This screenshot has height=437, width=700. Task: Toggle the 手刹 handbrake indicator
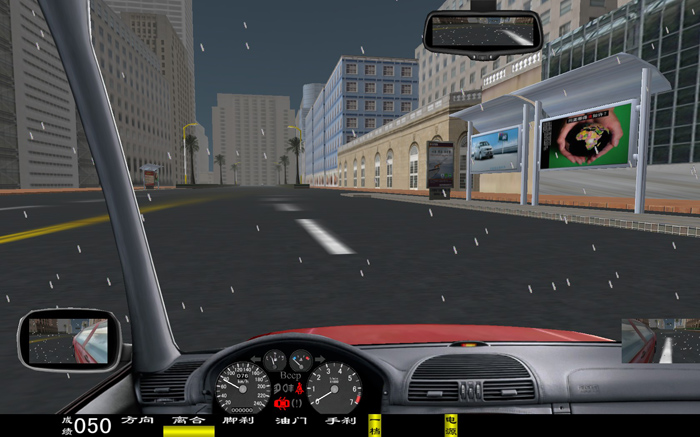click(341, 422)
